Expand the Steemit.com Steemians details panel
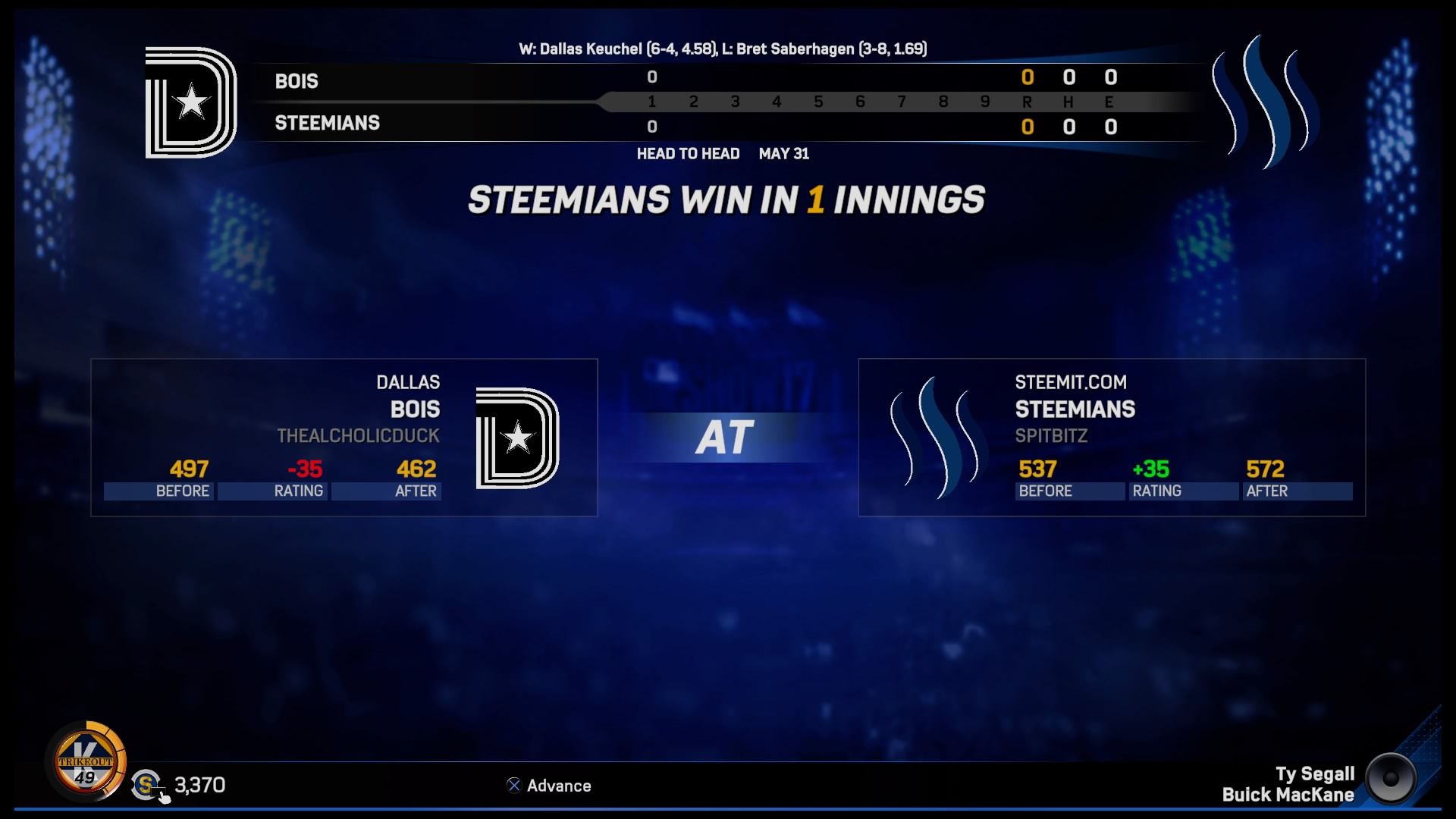 click(1111, 438)
